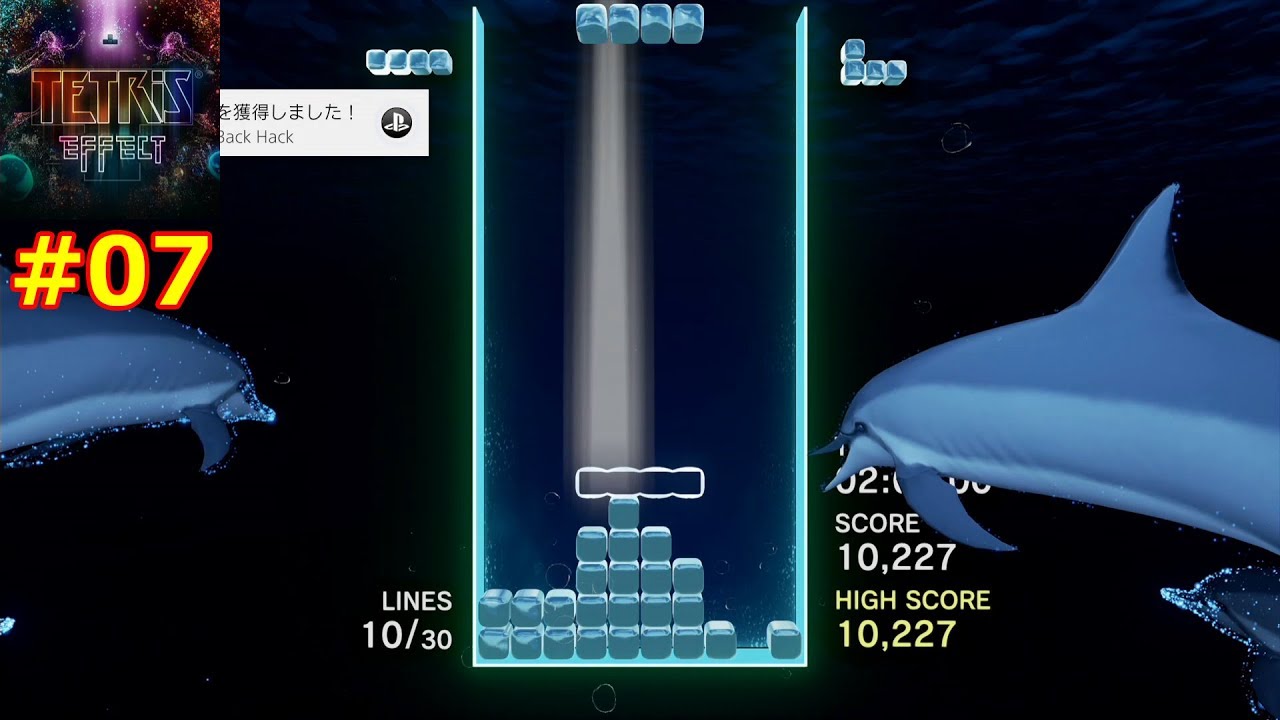Click the Tetris Effect logo thumbnail
The height and width of the screenshot is (720, 1280).
coord(109,109)
